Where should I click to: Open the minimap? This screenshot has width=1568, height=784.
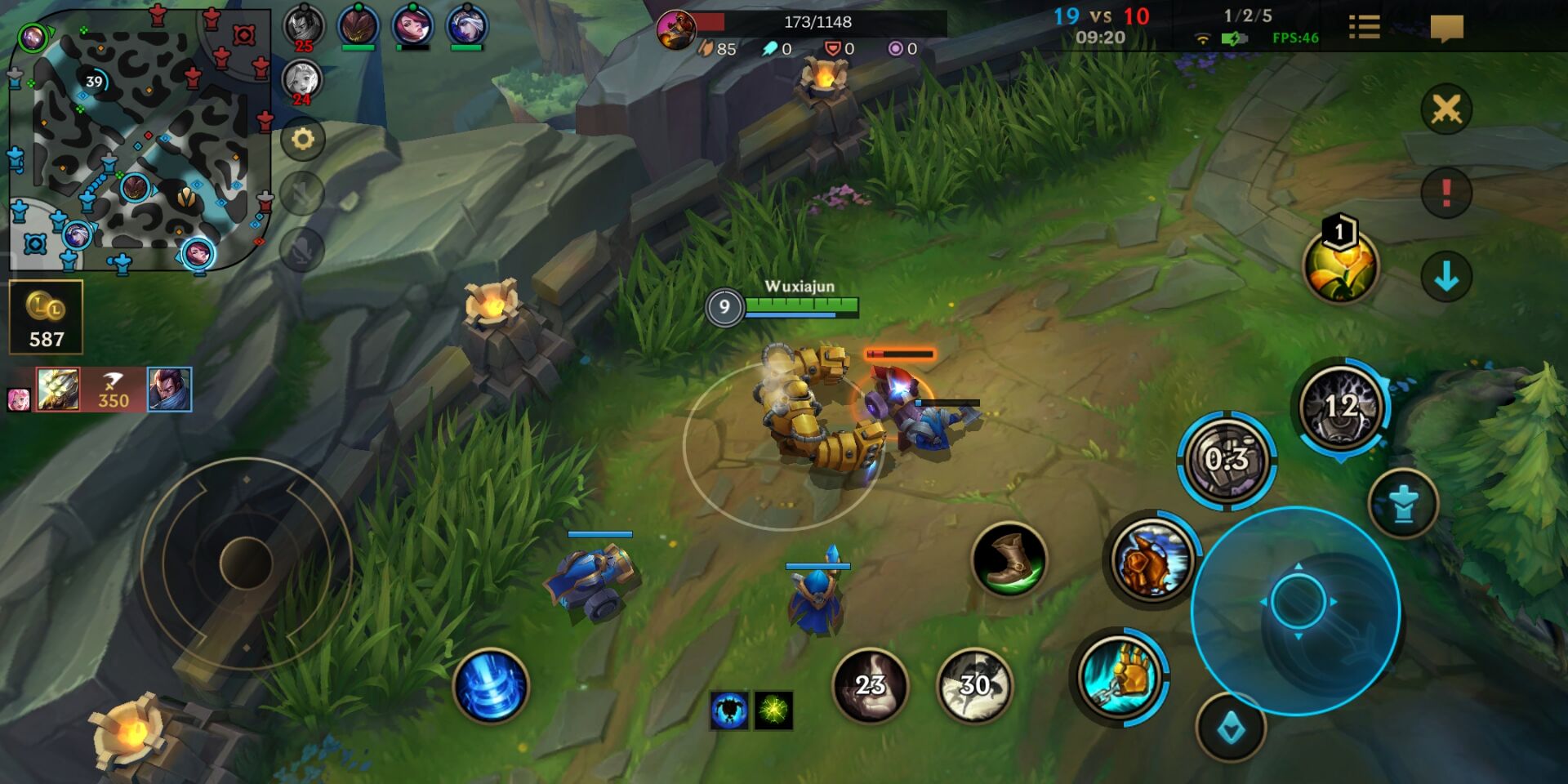(139, 139)
